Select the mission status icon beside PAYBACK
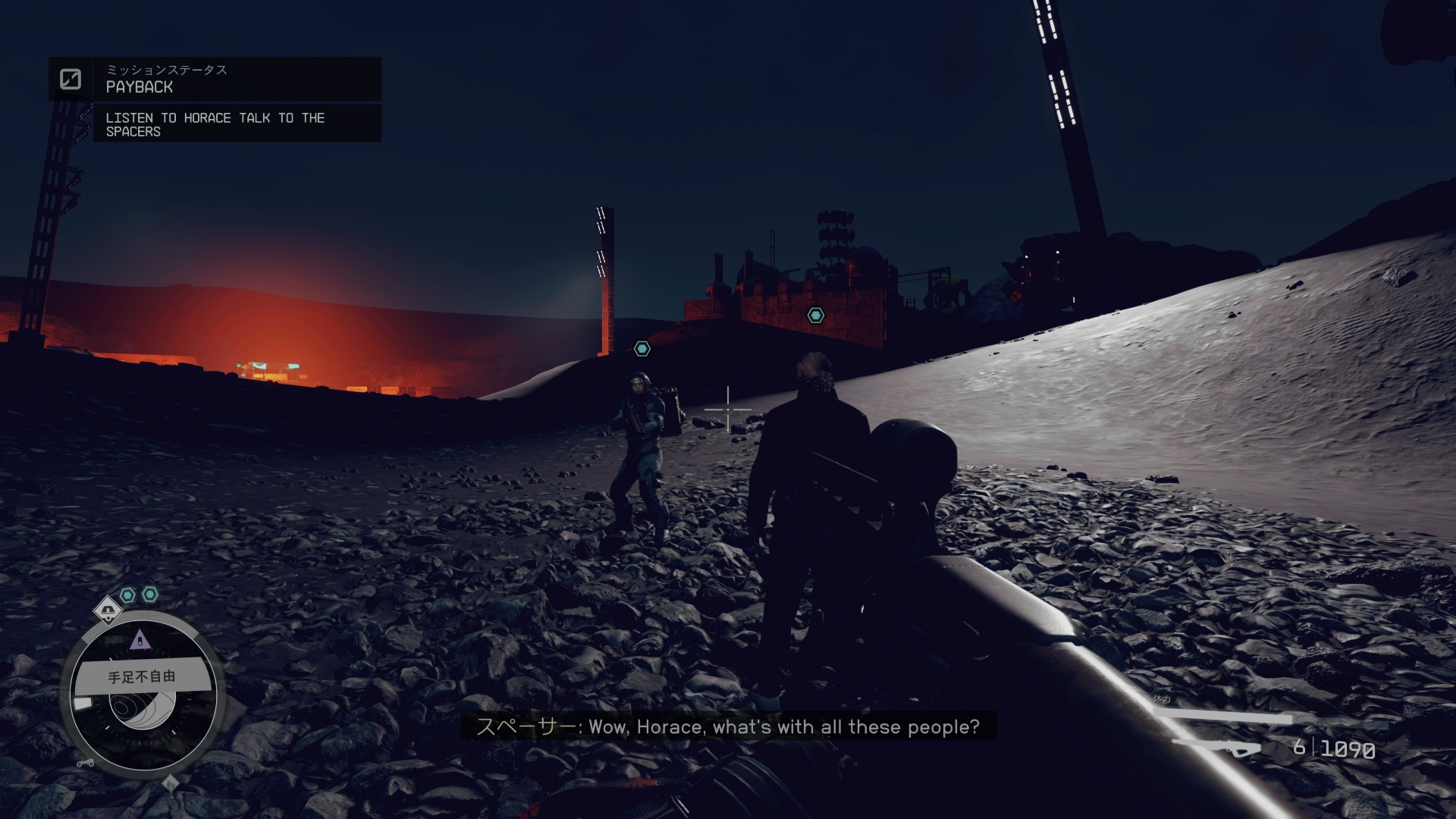This screenshot has height=819, width=1456. coord(71,79)
